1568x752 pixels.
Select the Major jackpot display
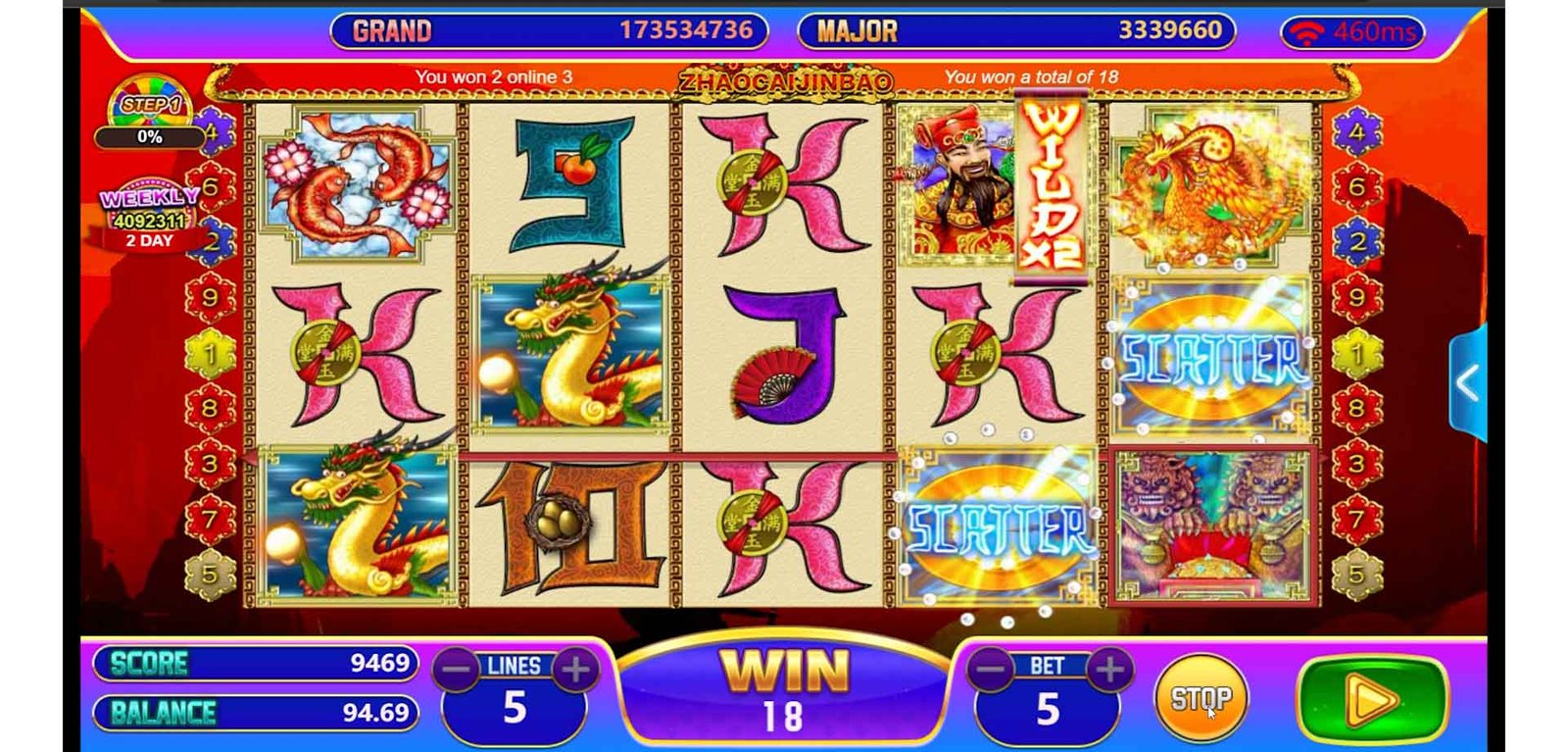[1016, 31]
